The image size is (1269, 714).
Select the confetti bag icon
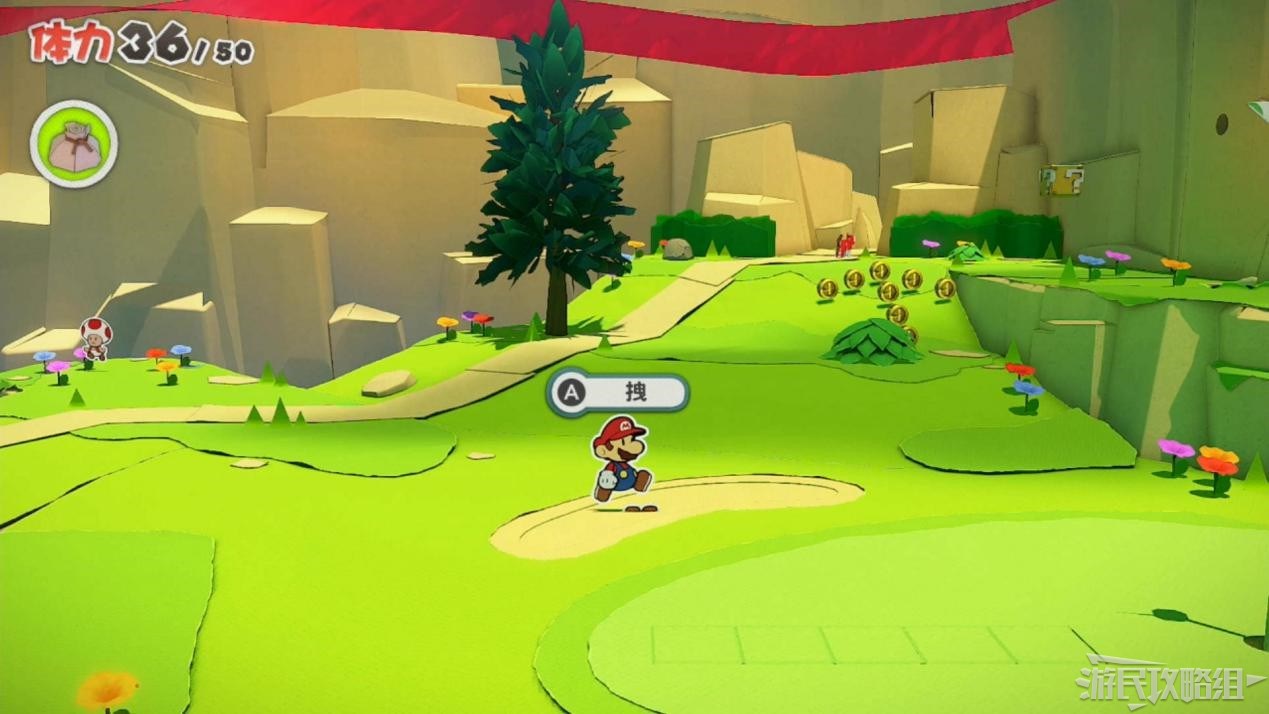pos(74,145)
